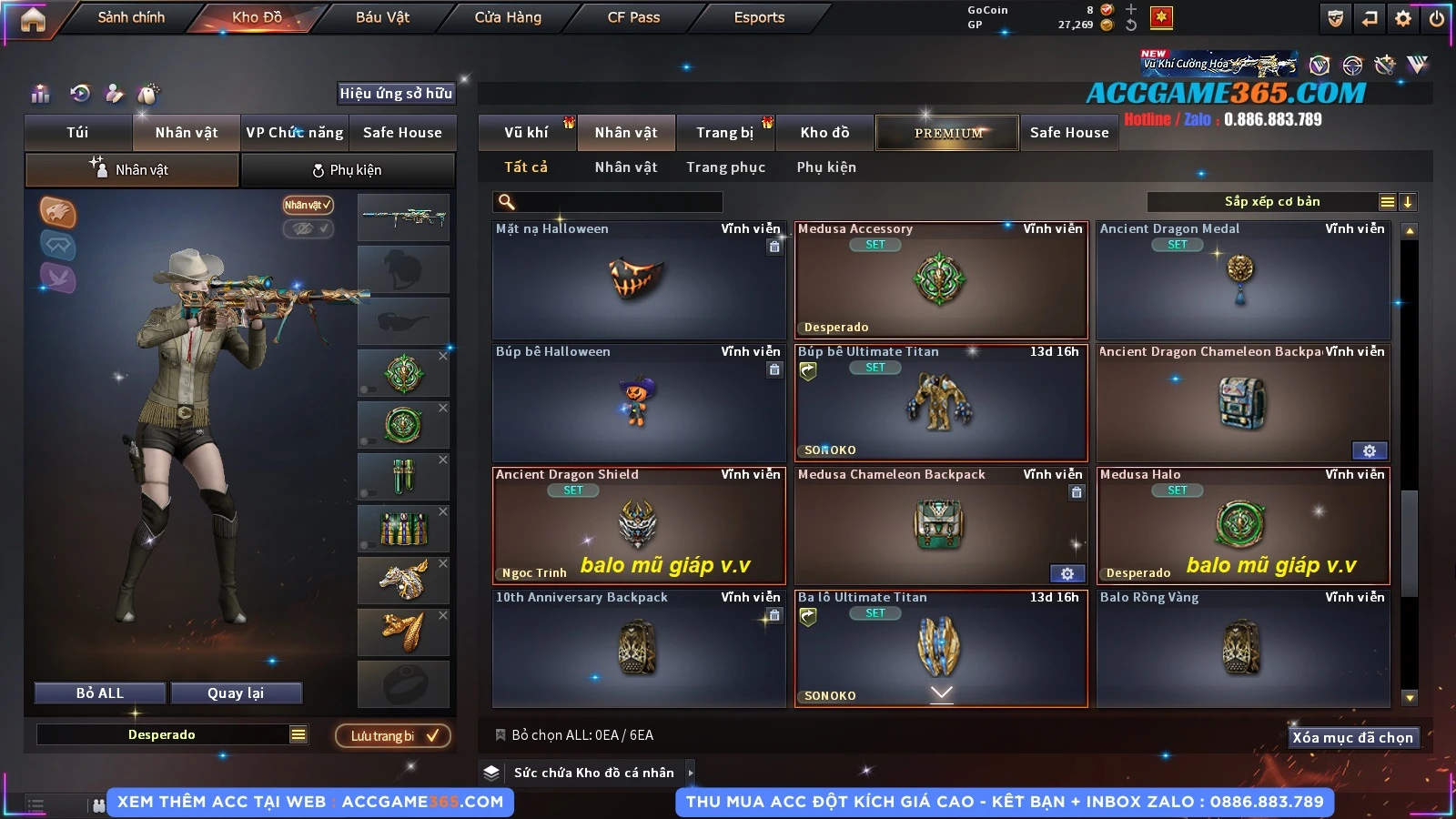The image size is (1456, 819).
Task: Select the Vũ khí inventory tab
Action: tap(526, 133)
